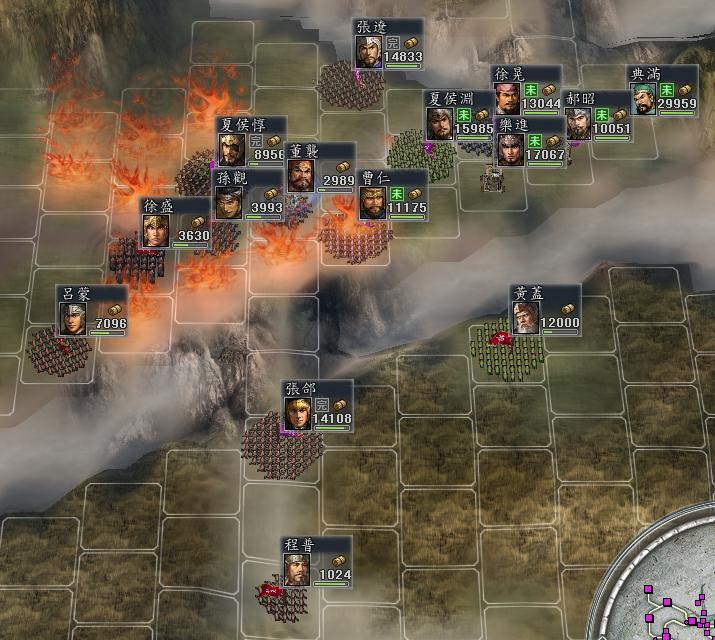Select the 樂進 unit with 17067 troops
This screenshot has height=640, width=715.
click(x=530, y=142)
